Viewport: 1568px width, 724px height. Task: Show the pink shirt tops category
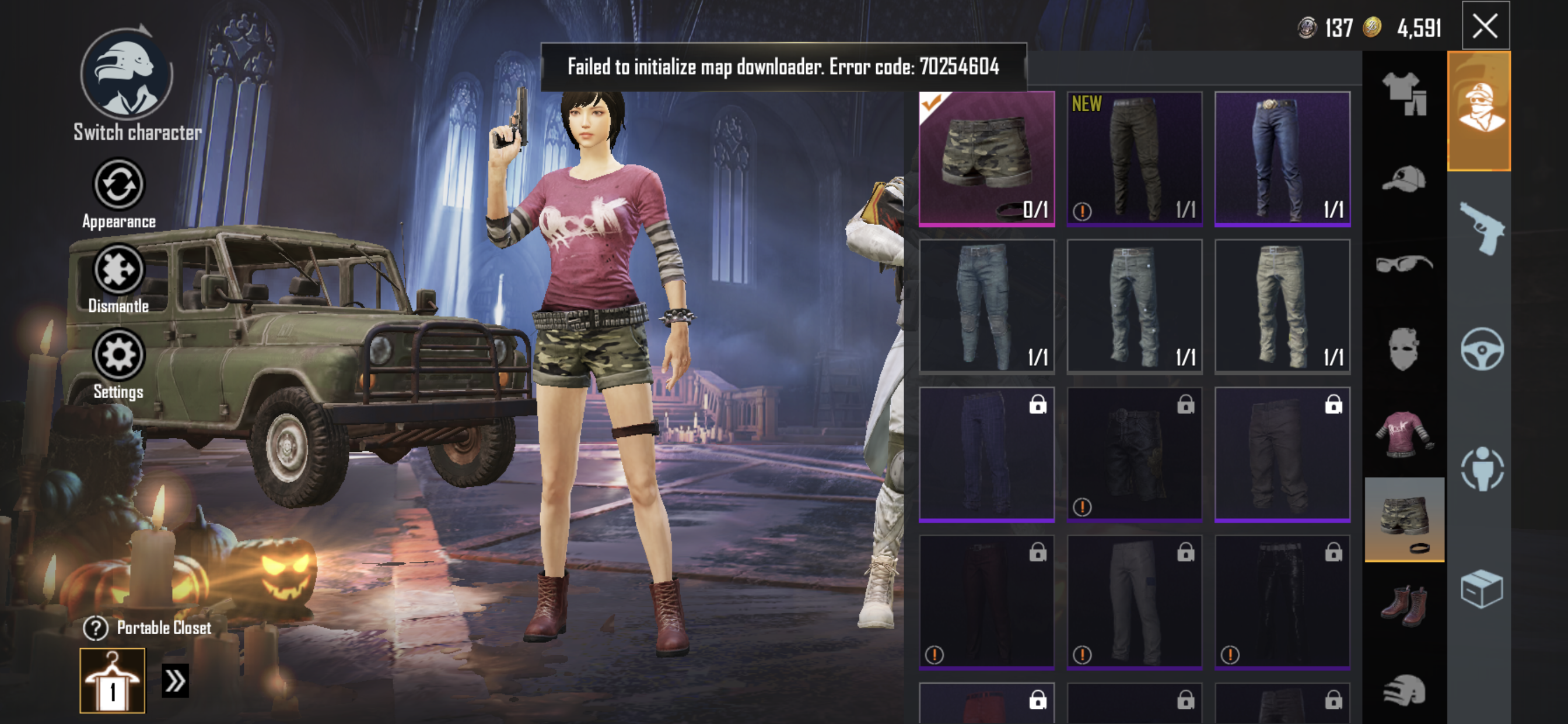(x=1403, y=434)
